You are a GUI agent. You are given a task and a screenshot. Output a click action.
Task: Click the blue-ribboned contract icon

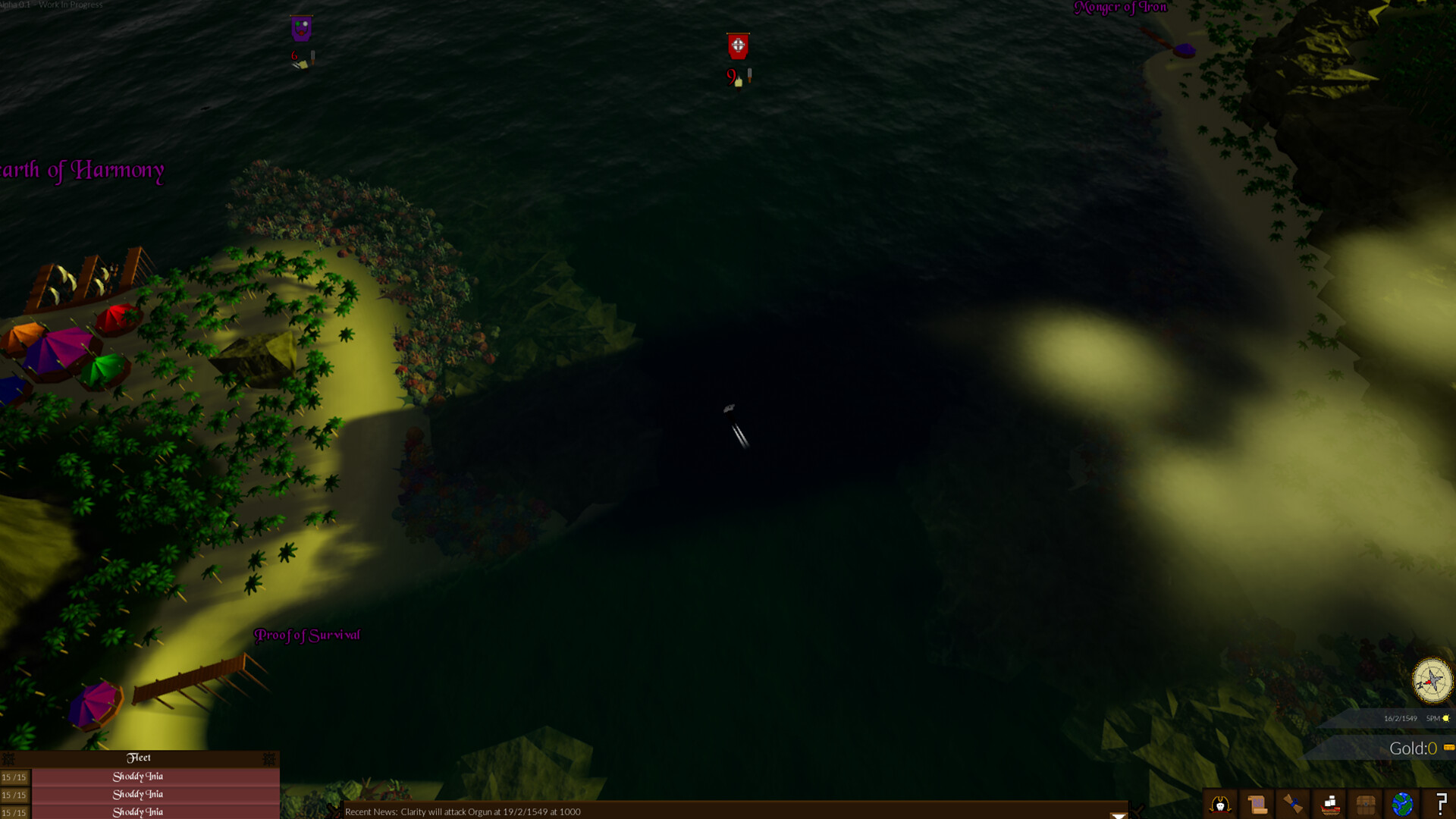tap(1292, 805)
